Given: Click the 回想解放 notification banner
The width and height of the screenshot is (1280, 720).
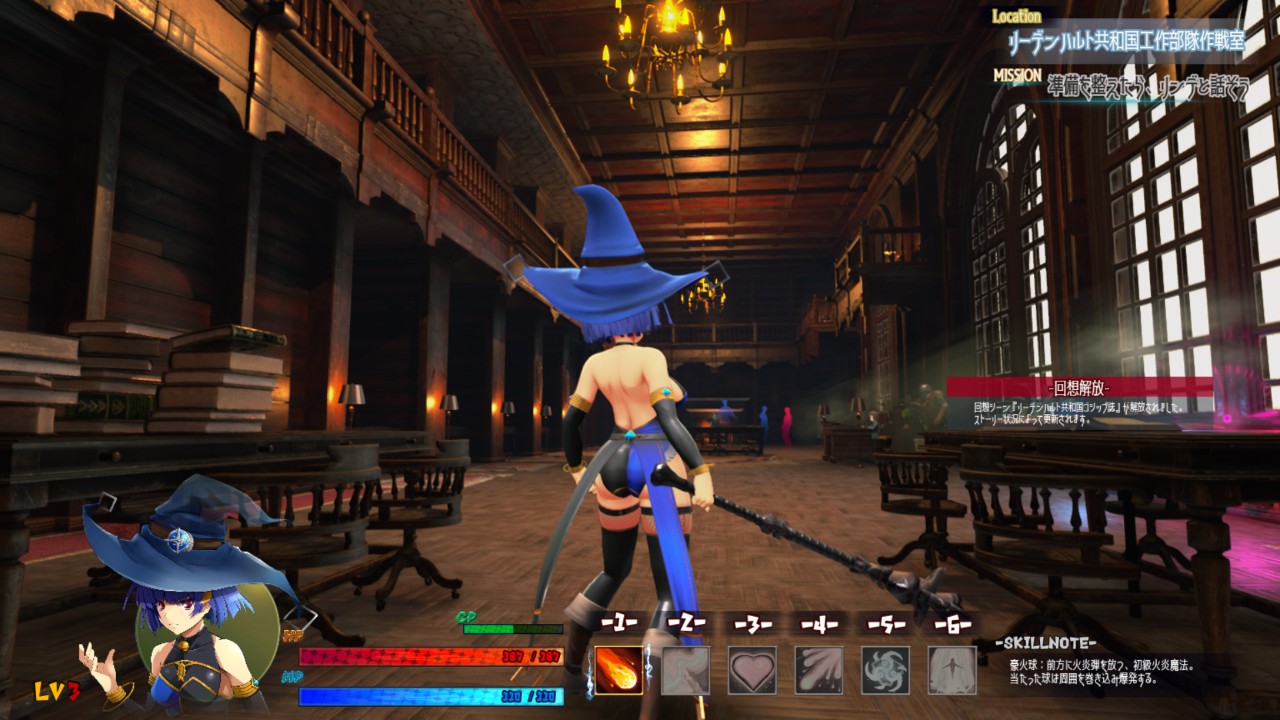Looking at the screenshot, I should coord(1080,387).
